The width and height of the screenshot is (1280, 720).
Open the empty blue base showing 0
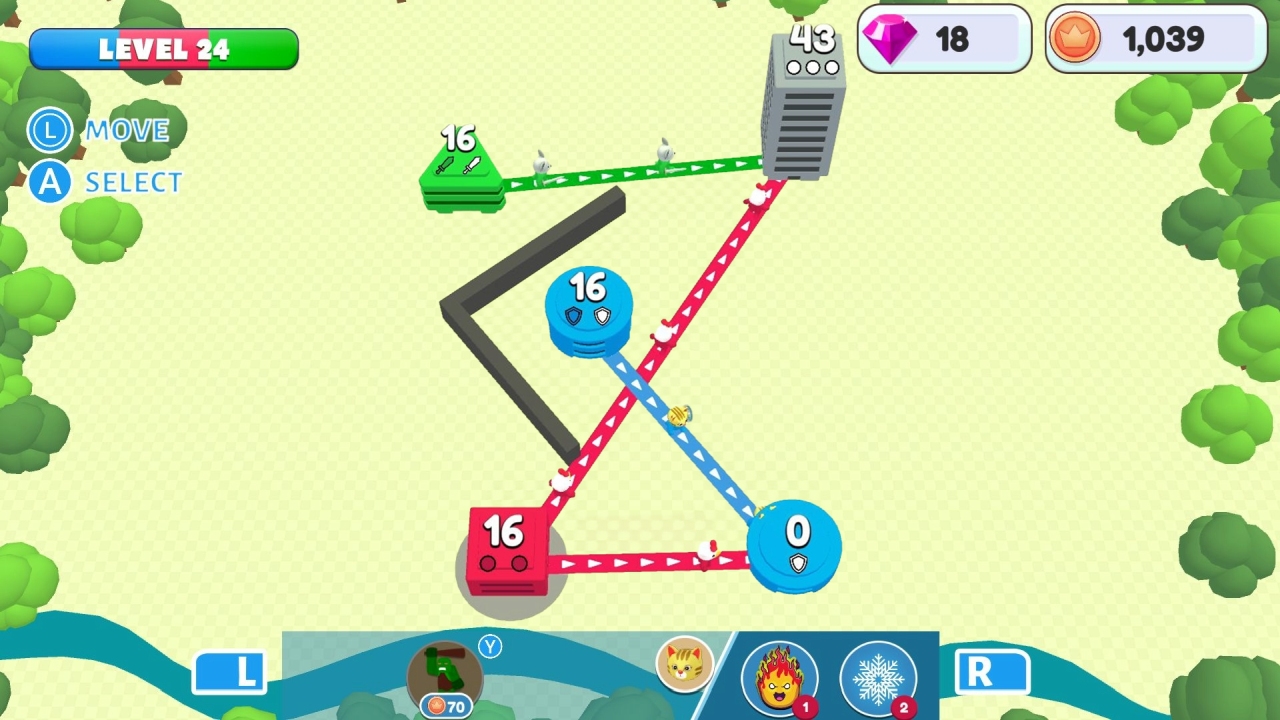pos(795,545)
